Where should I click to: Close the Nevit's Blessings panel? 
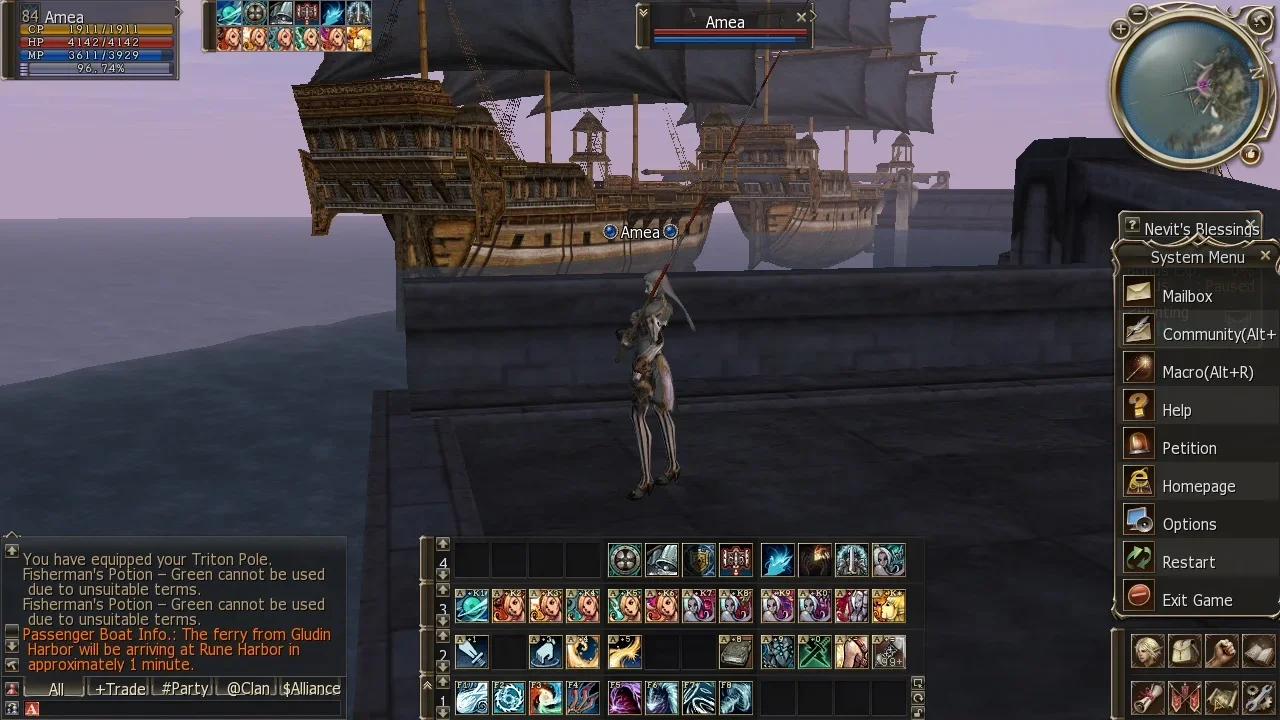click(x=1250, y=224)
